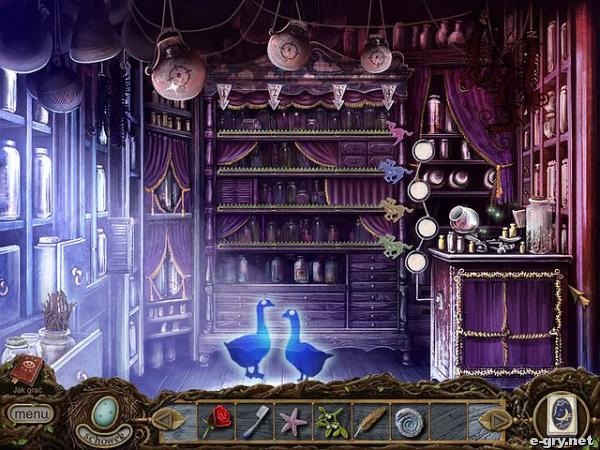Open the game menu
The height and width of the screenshot is (450, 600).
pyautogui.click(x=30, y=412)
